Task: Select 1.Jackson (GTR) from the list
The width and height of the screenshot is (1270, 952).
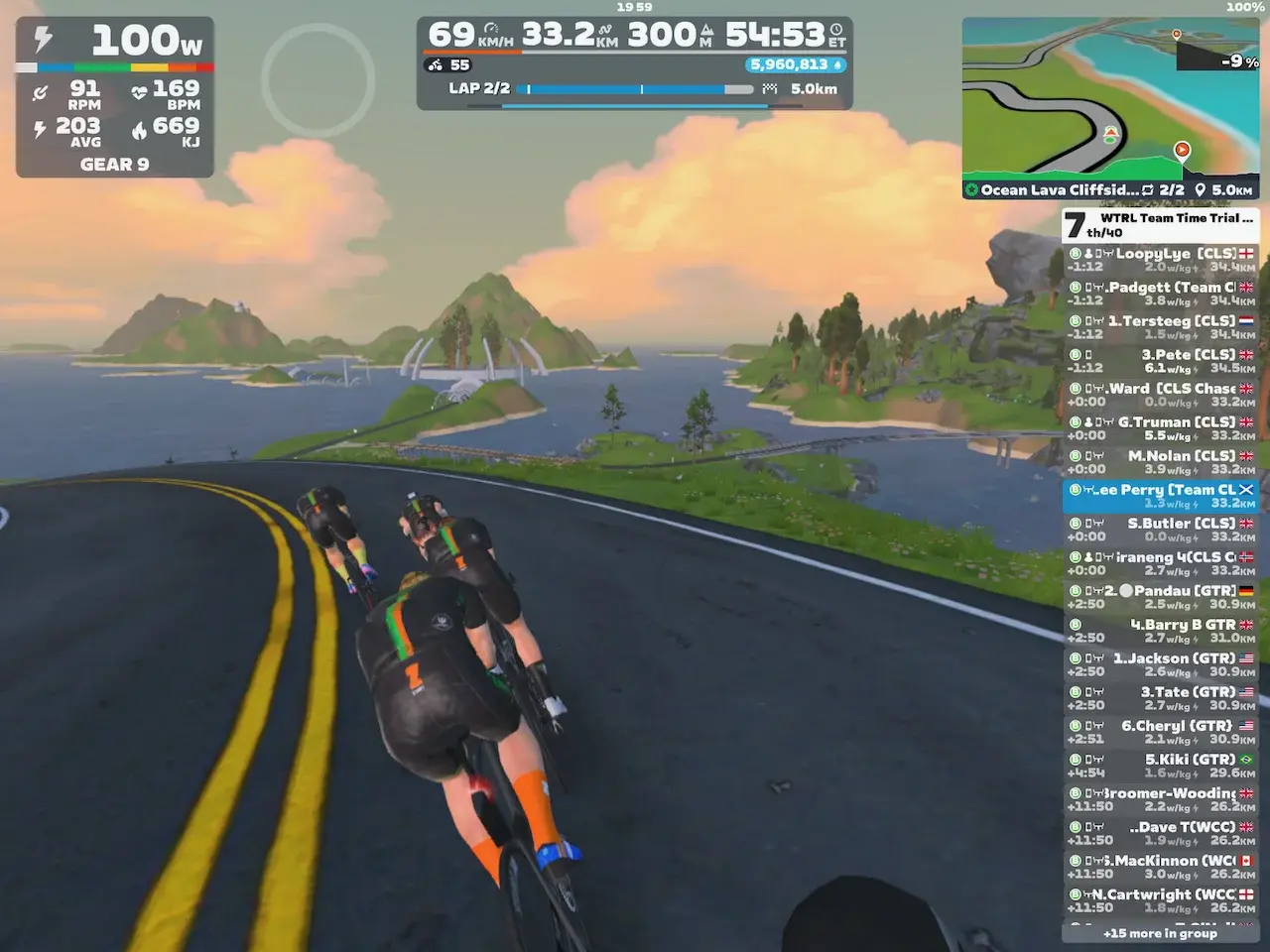Action: tap(1161, 664)
